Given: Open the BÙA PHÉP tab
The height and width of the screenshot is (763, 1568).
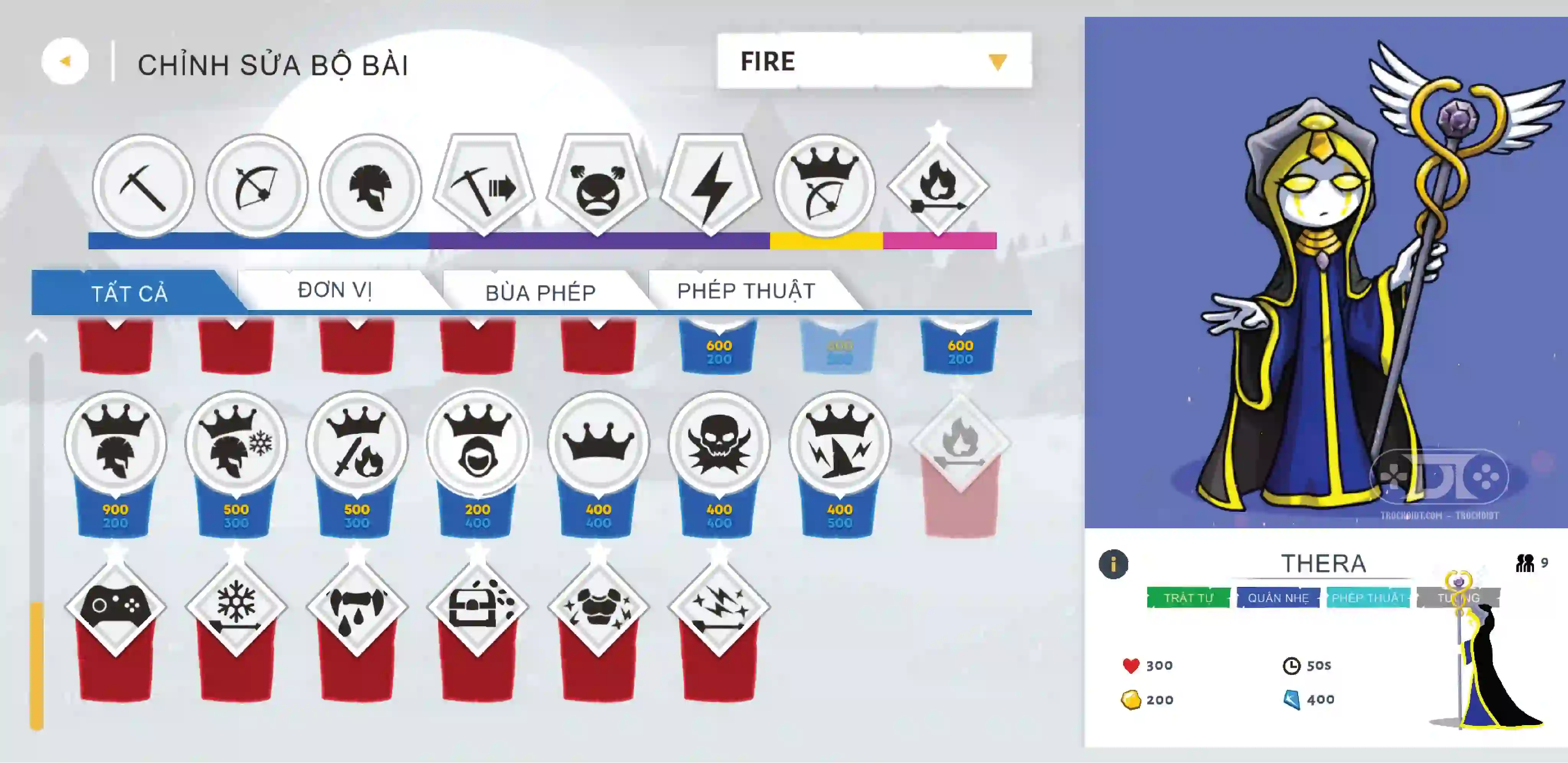Looking at the screenshot, I should coord(540,292).
